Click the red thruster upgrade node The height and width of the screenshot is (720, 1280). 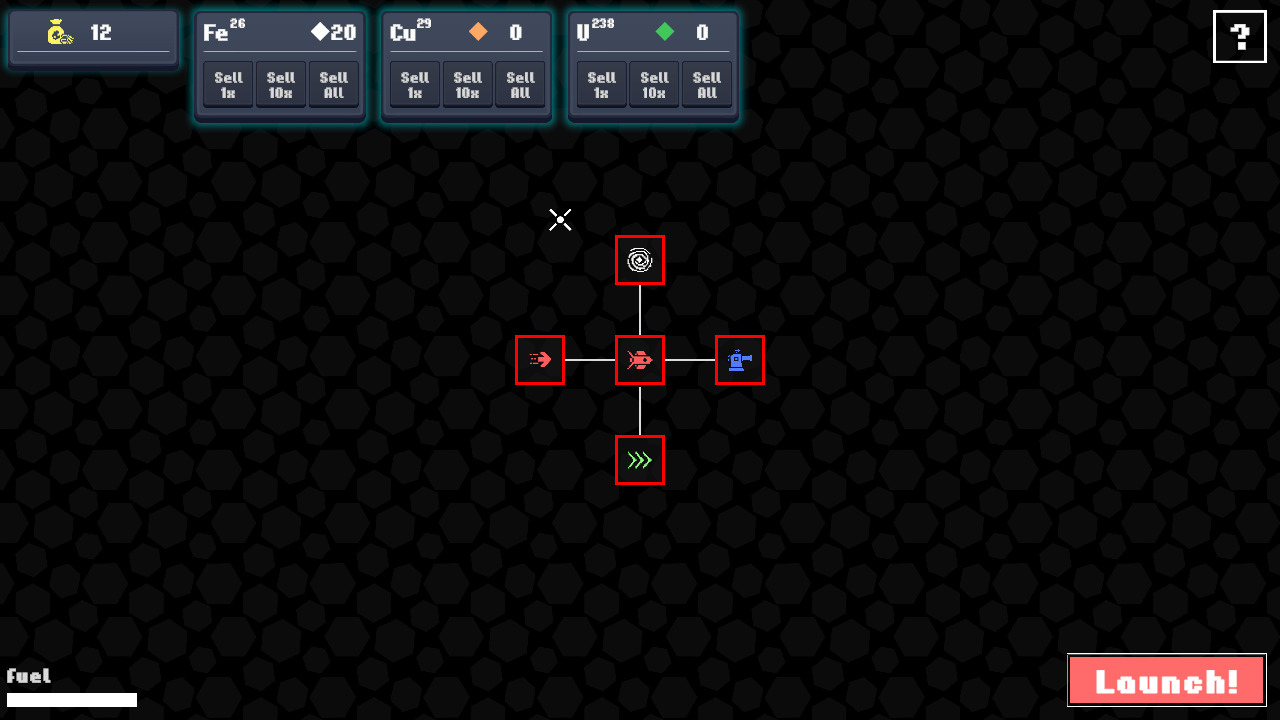540,360
